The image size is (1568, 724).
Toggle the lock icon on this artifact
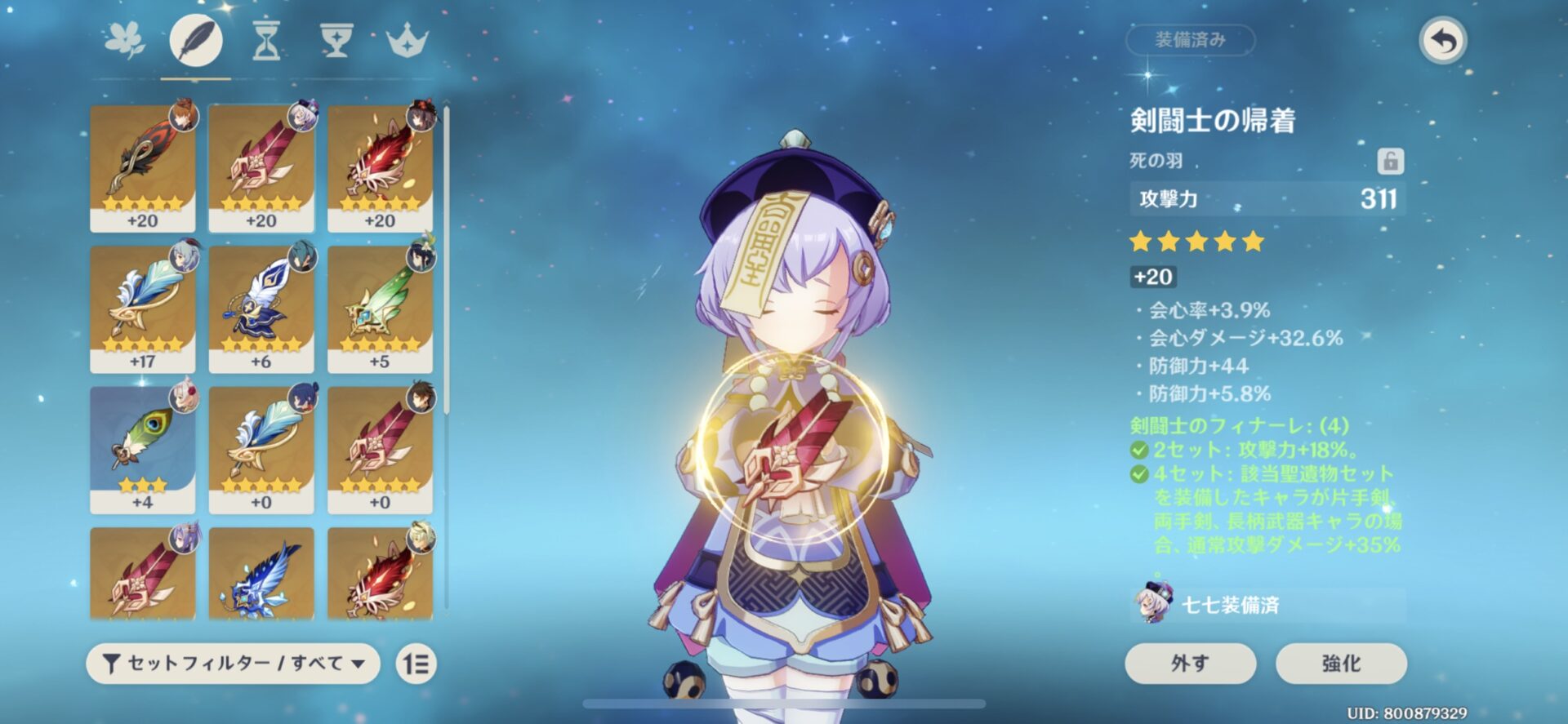point(1390,161)
